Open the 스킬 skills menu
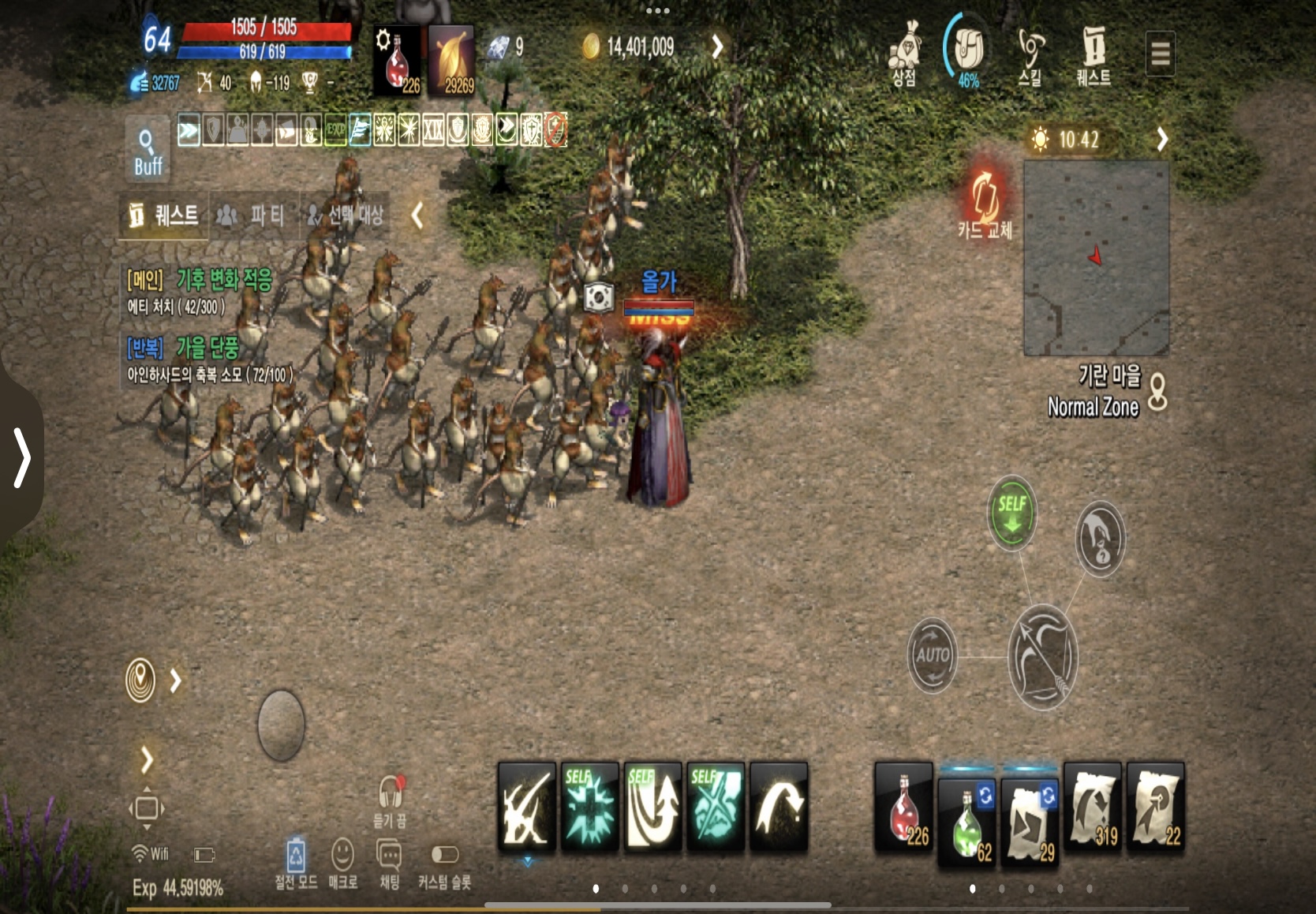Image resolution: width=1316 pixels, height=914 pixels. [1030, 54]
